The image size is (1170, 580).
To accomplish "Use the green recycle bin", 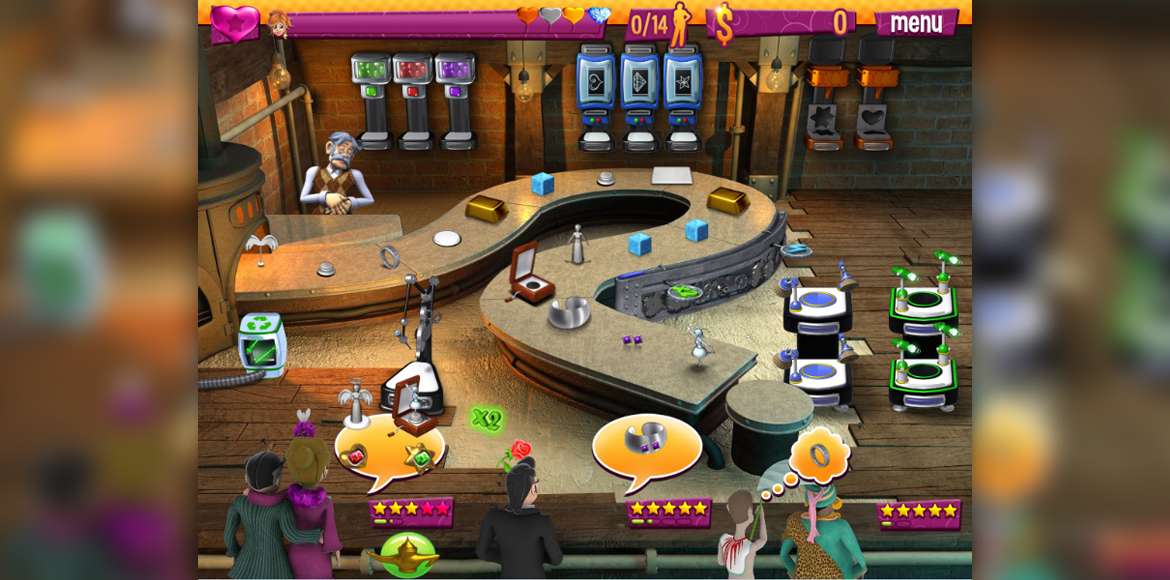I will pos(263,345).
